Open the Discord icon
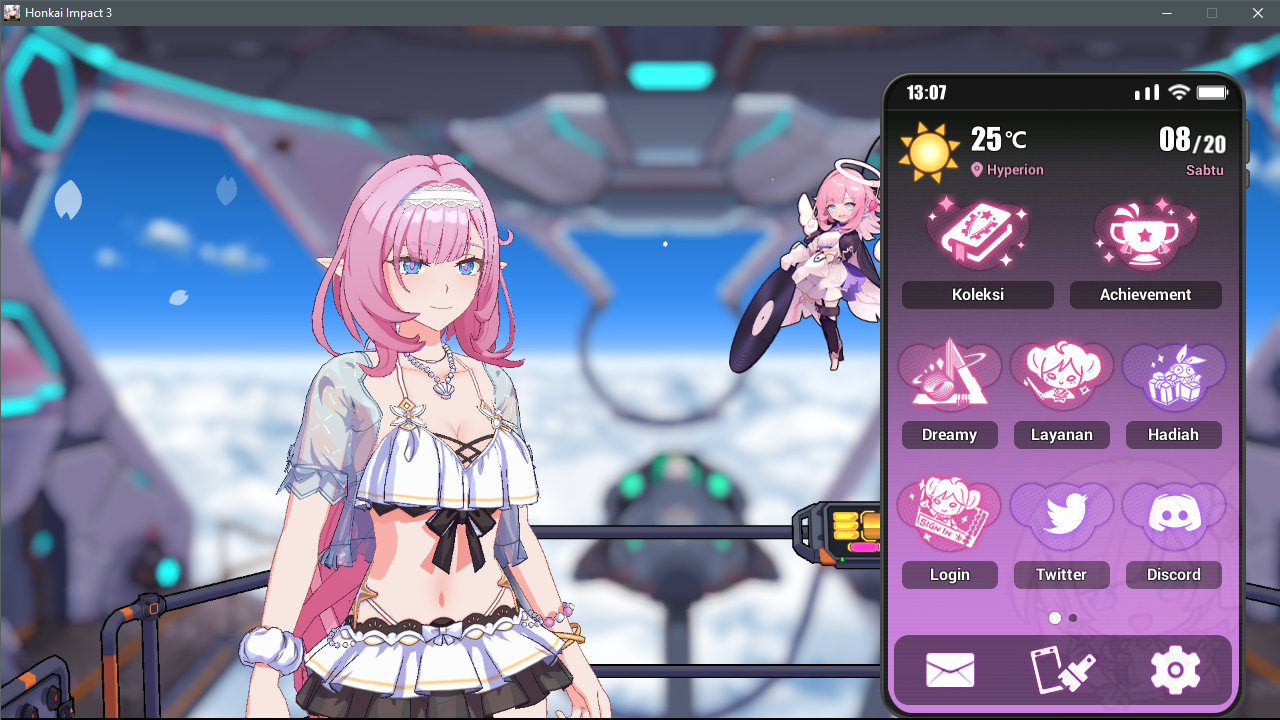This screenshot has height=720, width=1280. [x=1173, y=513]
